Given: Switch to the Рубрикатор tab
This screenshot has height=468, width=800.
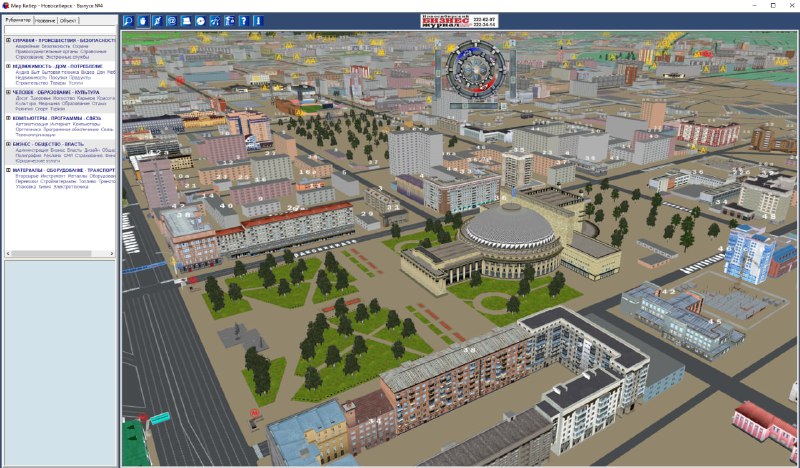Looking at the screenshot, I should [18, 20].
